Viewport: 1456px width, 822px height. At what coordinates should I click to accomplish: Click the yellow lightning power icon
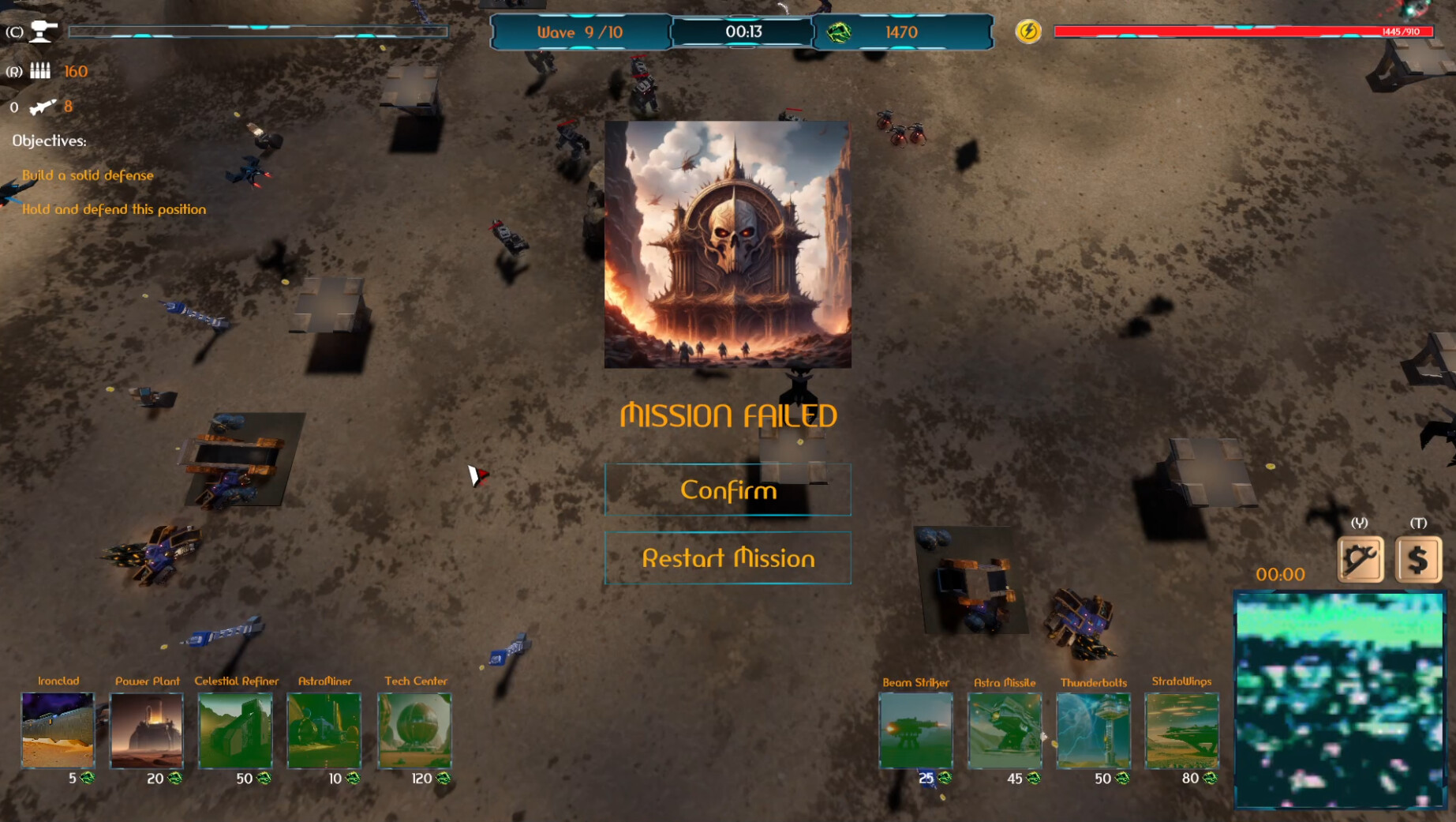pos(1028,32)
